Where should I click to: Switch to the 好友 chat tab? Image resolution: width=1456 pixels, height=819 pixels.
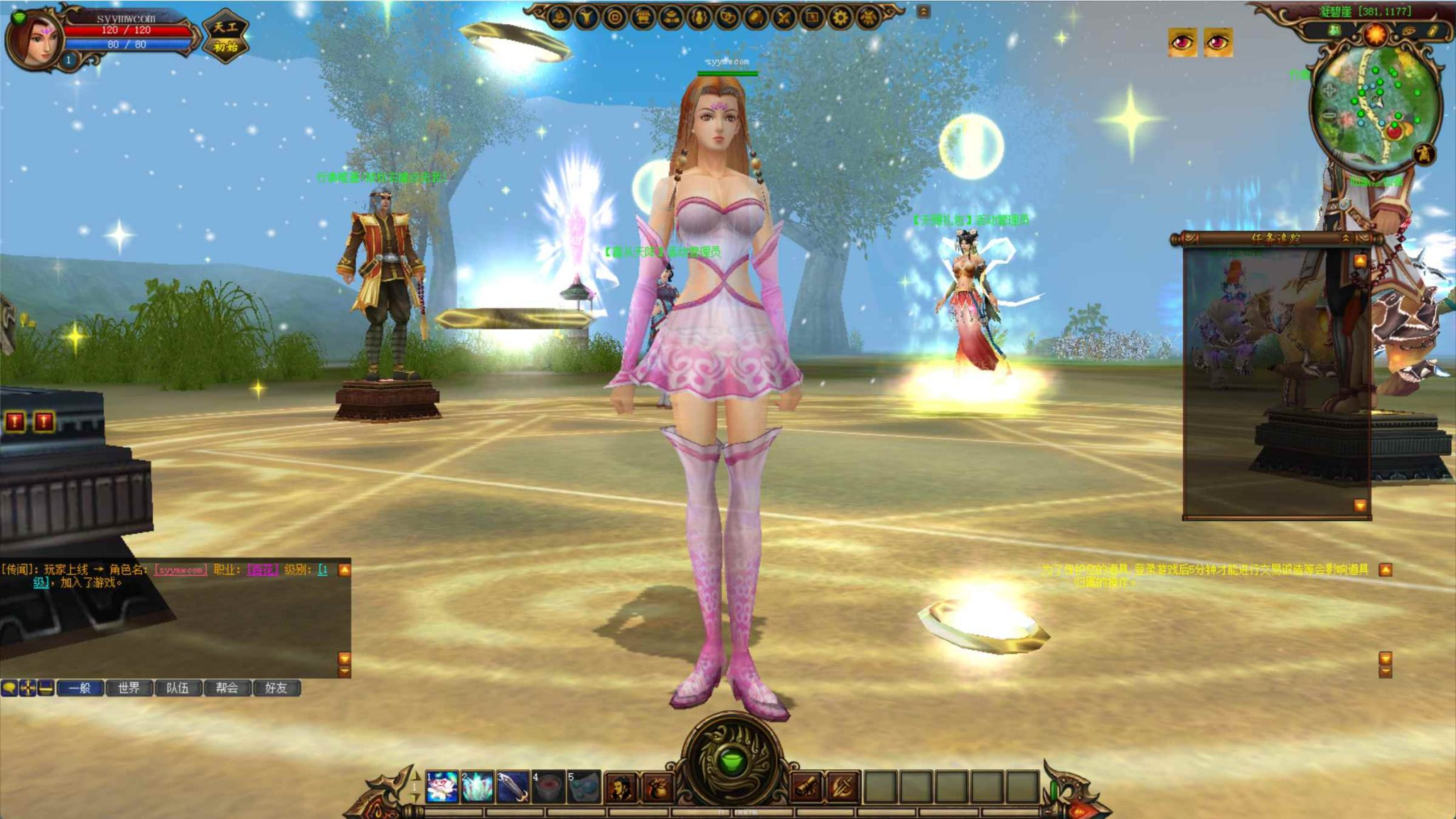click(x=276, y=689)
